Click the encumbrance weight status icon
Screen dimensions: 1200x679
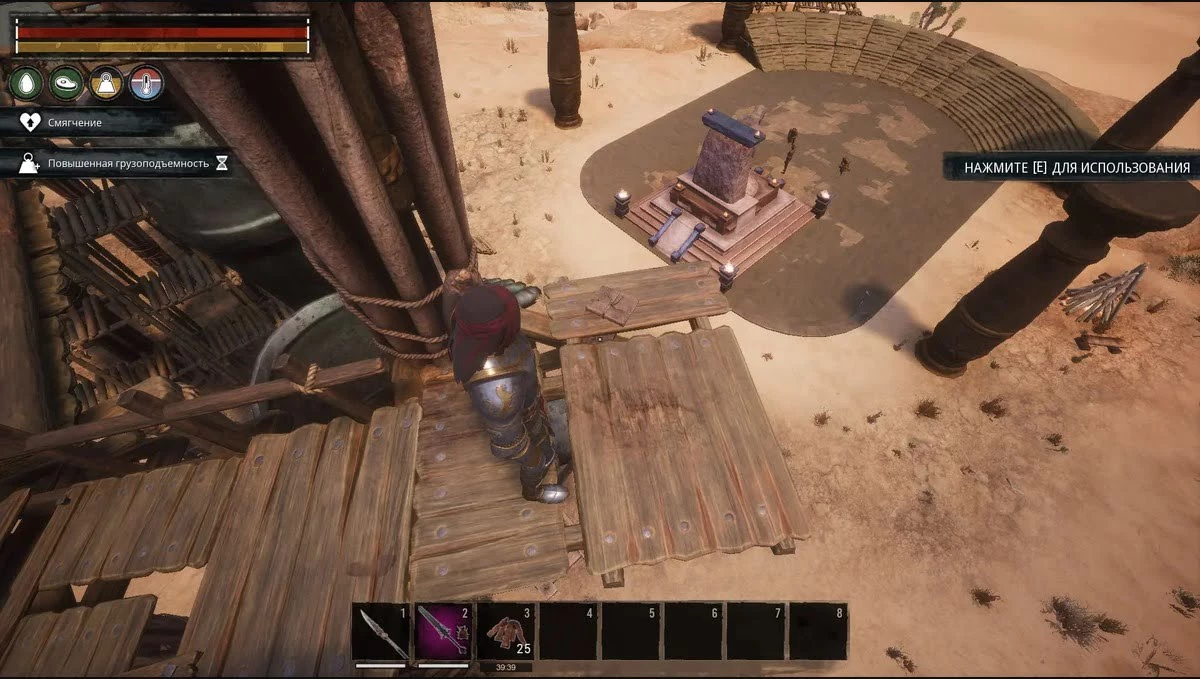coord(106,83)
